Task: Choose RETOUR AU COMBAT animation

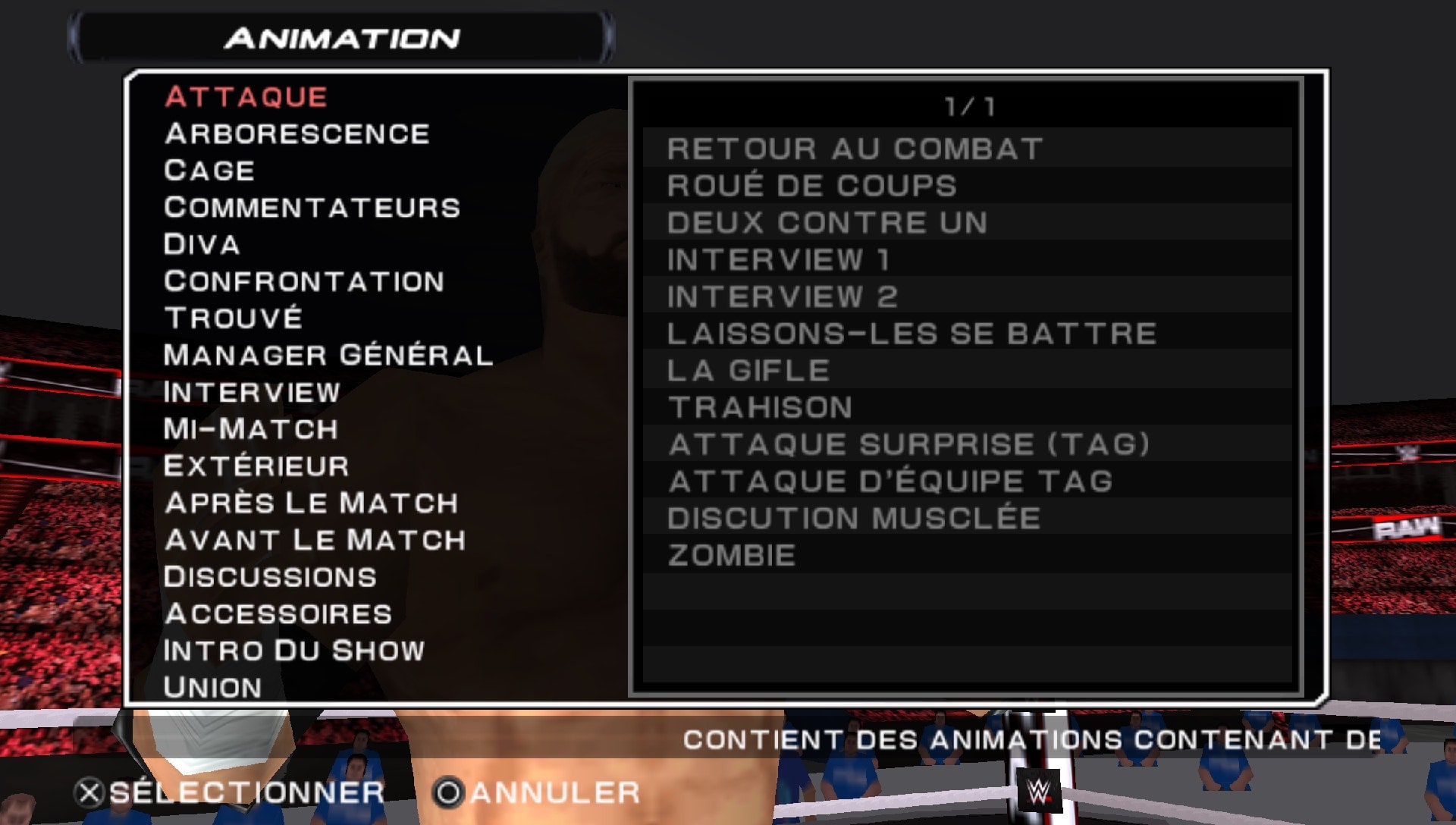Action: (855, 149)
